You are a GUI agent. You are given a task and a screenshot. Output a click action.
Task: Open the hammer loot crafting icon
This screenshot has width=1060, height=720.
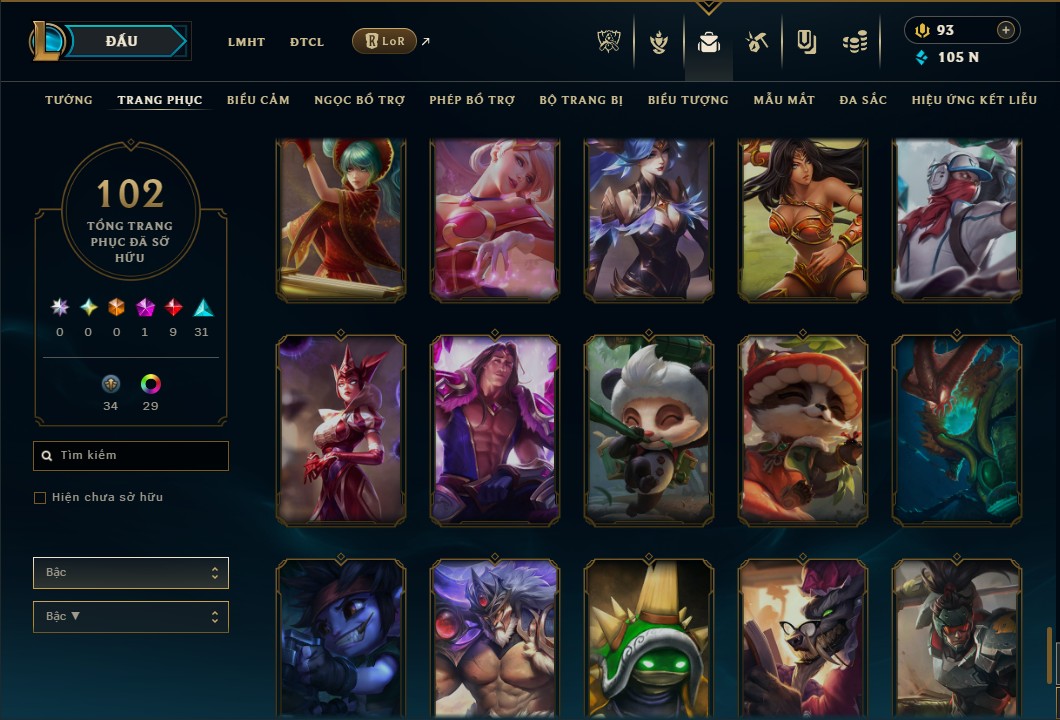(757, 42)
